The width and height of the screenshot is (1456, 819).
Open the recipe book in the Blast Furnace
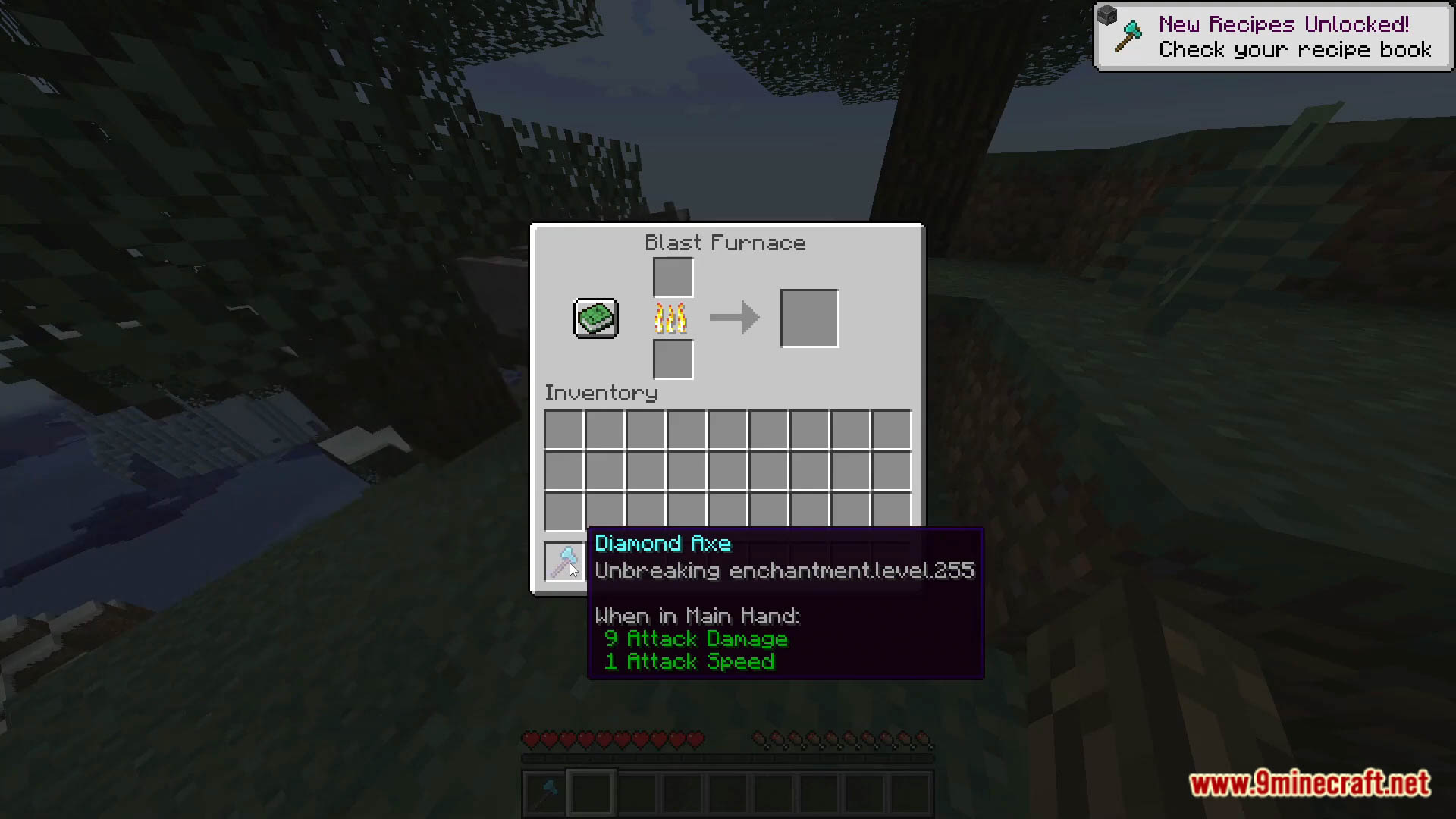[x=595, y=318]
